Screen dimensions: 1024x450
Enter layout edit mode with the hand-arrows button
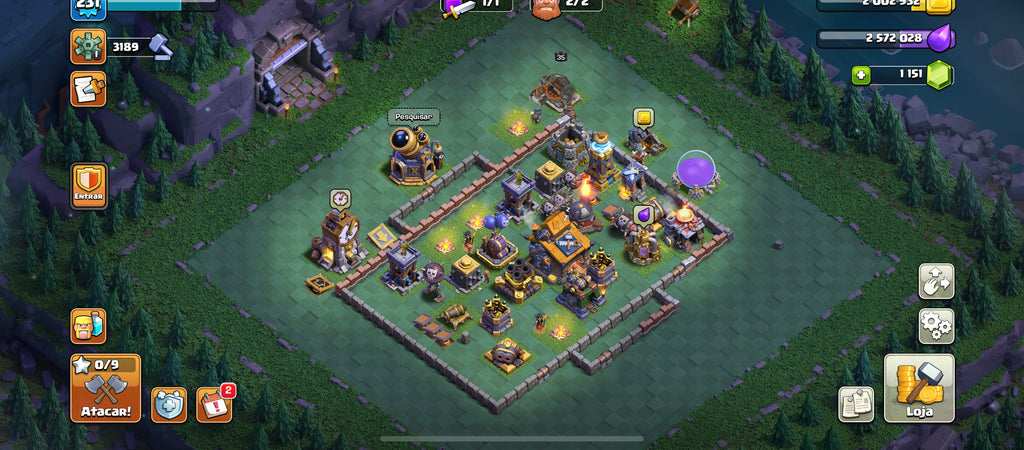[x=936, y=281]
